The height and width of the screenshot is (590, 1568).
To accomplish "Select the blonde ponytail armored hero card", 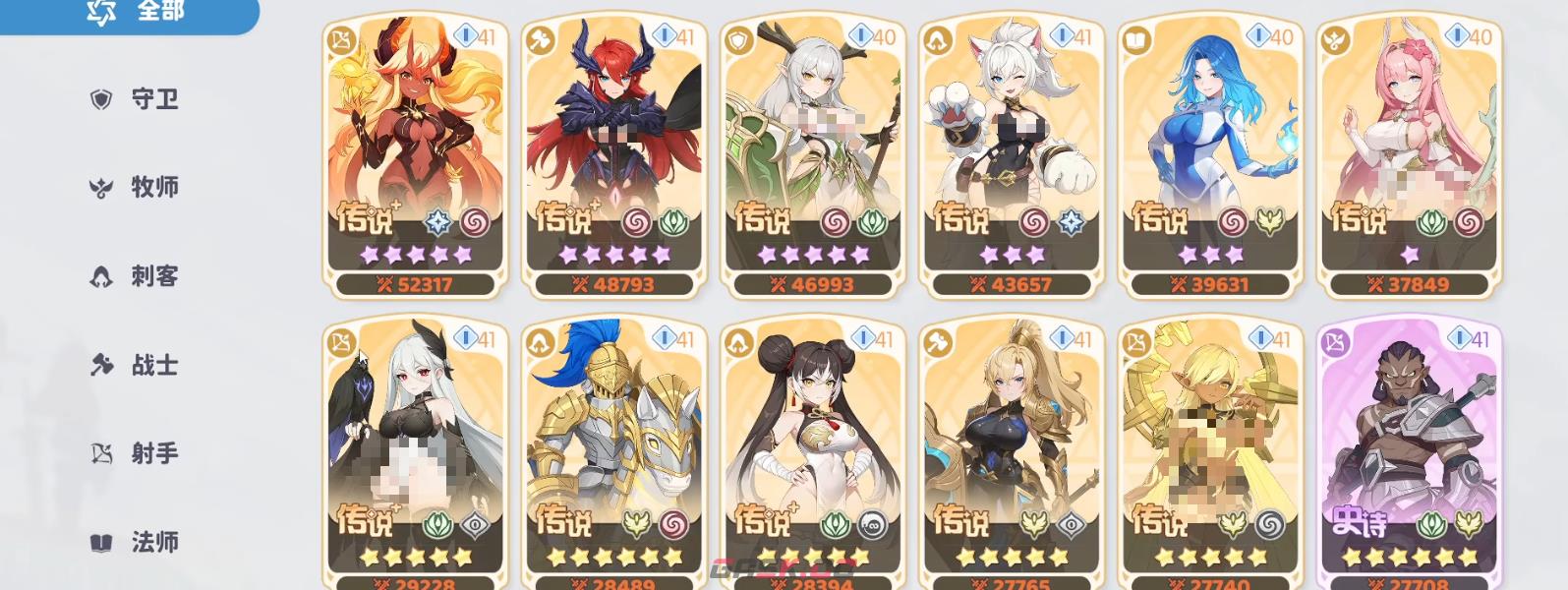I will tap(1011, 452).
